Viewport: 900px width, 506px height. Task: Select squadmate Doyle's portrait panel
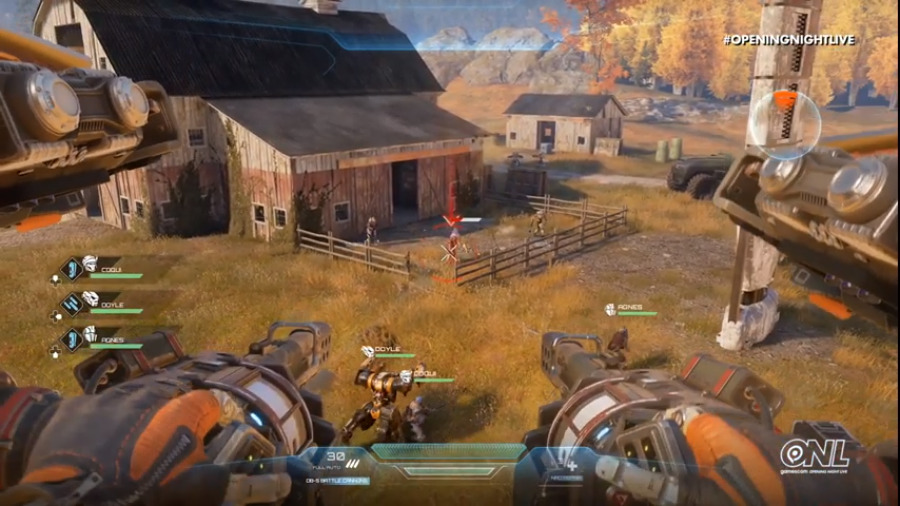92,300
